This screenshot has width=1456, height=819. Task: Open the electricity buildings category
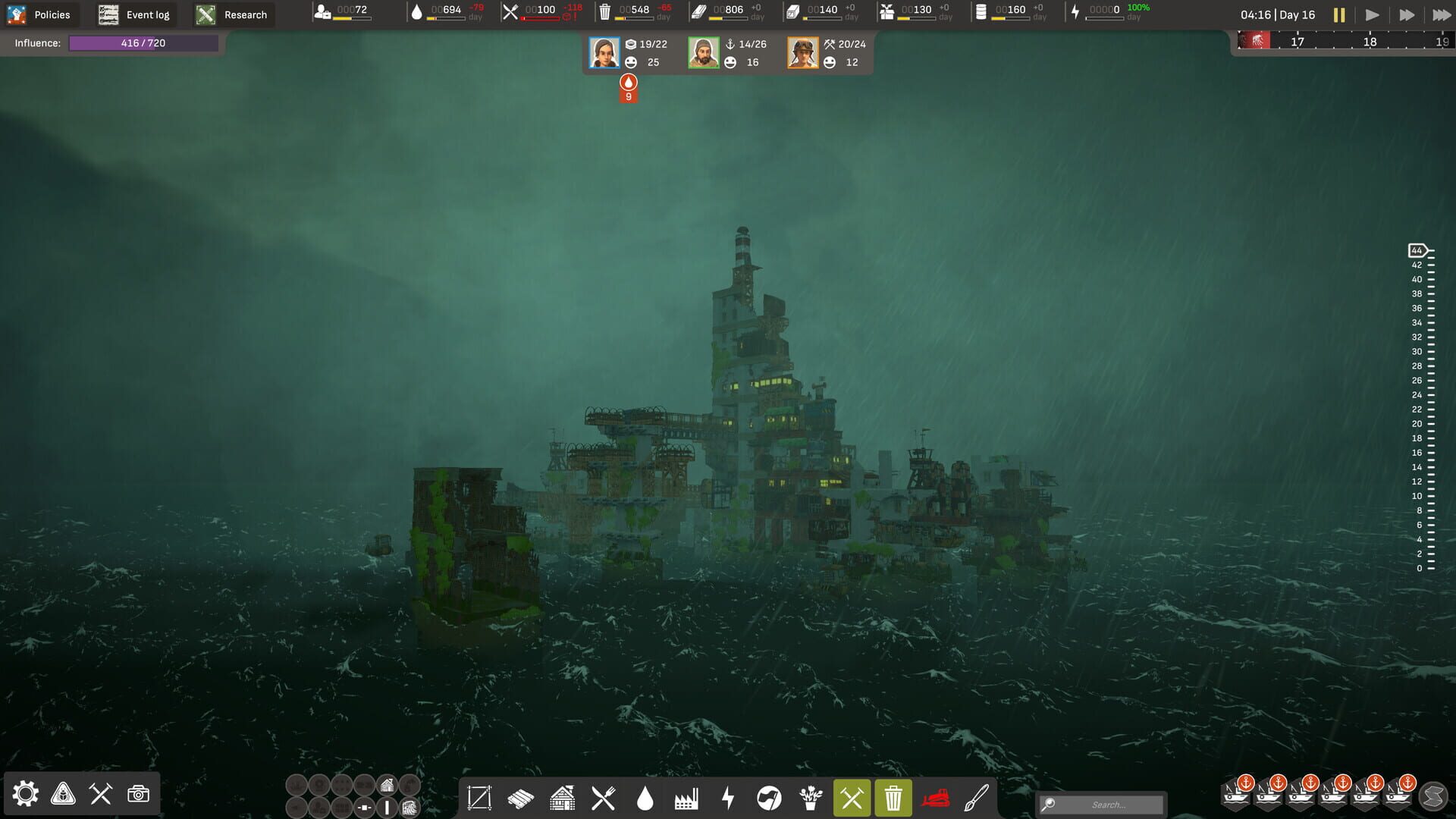click(729, 798)
